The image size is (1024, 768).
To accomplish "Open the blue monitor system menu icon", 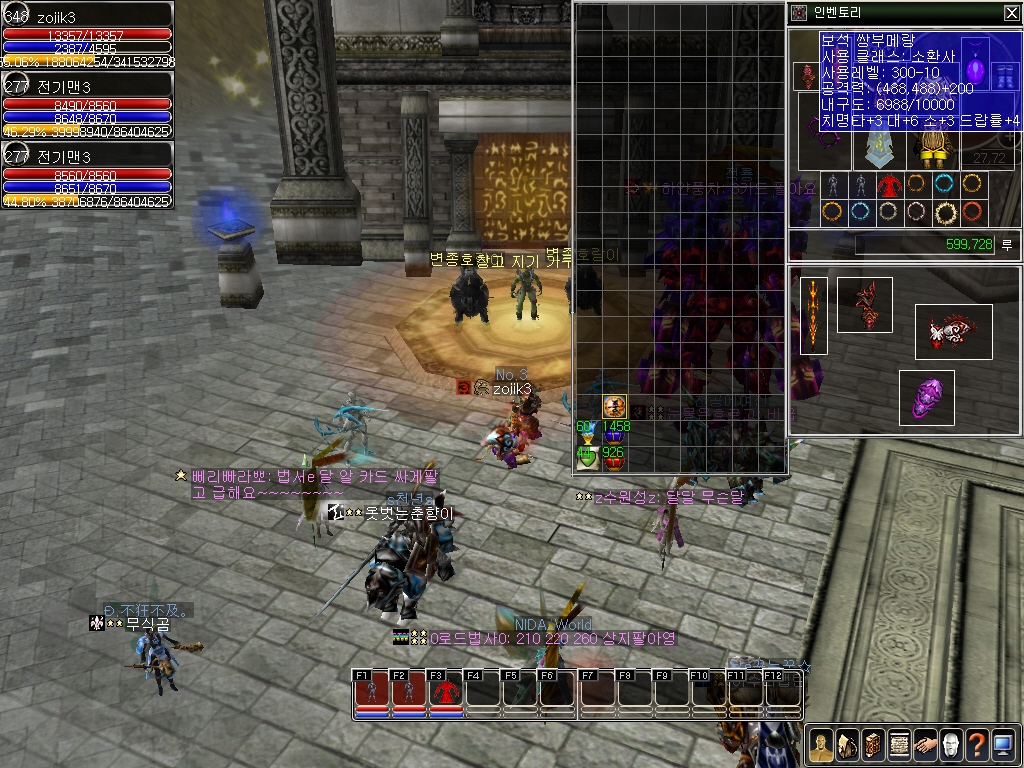I will pyautogui.click(x=1003, y=745).
